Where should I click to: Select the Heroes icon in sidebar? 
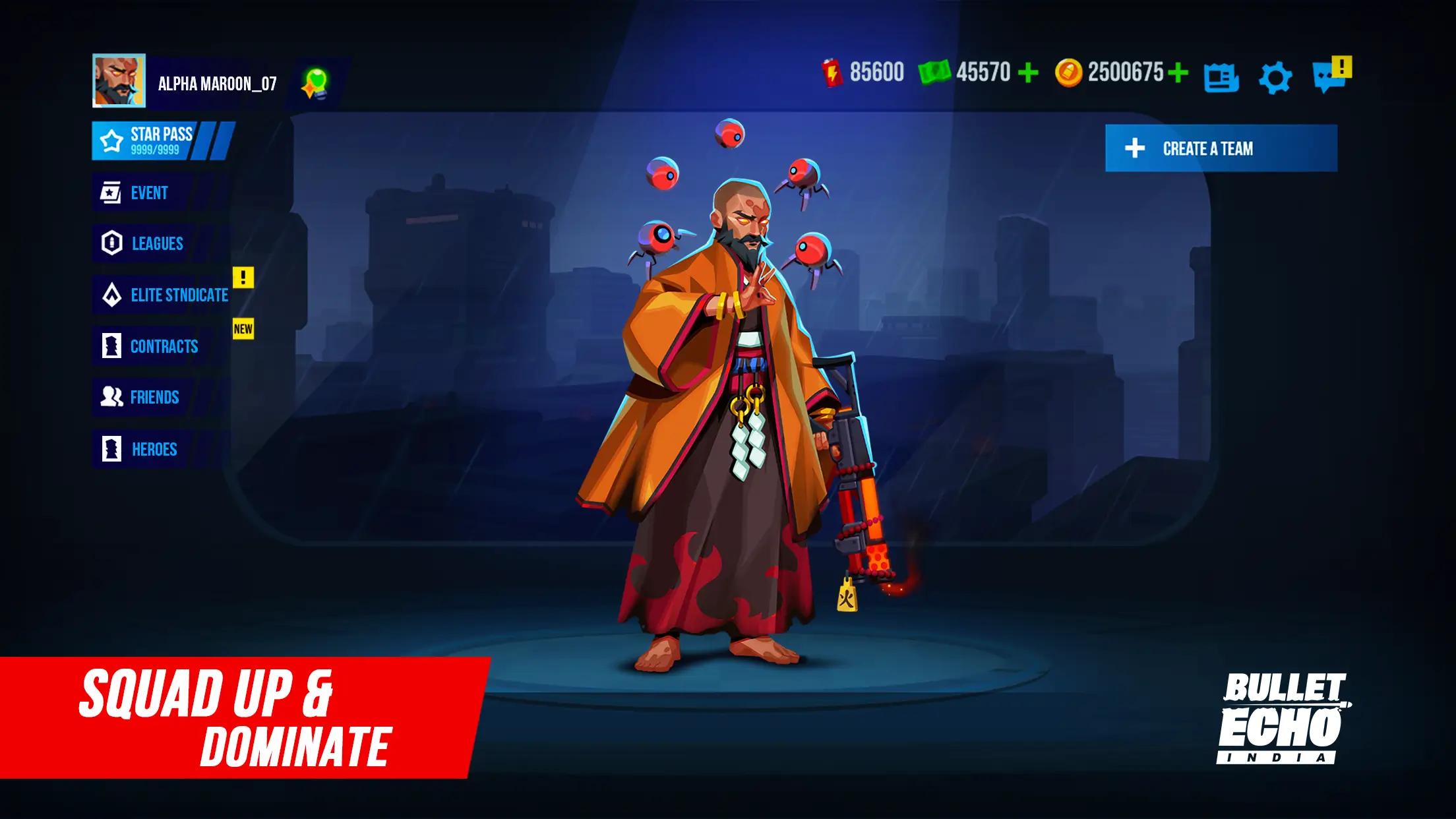[x=113, y=449]
